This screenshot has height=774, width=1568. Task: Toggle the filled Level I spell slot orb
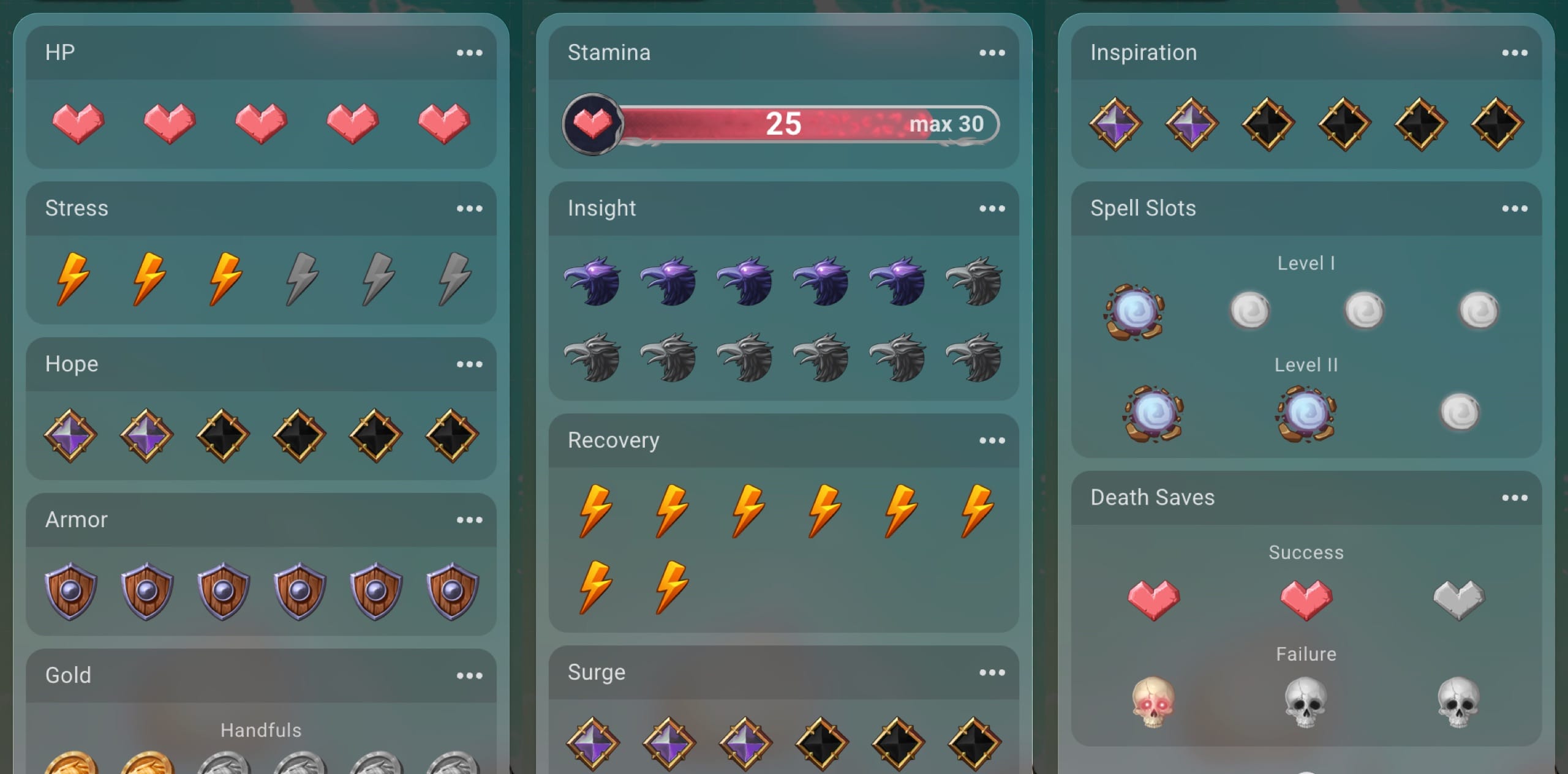[x=1134, y=312]
